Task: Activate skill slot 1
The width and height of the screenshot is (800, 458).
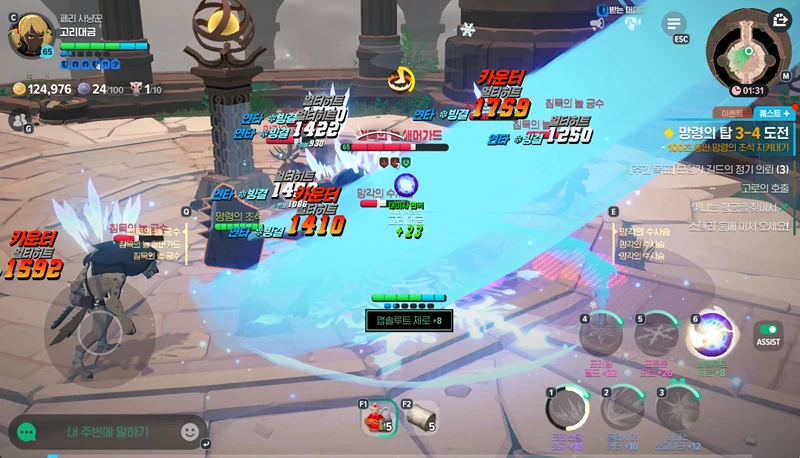Action: click(x=566, y=408)
